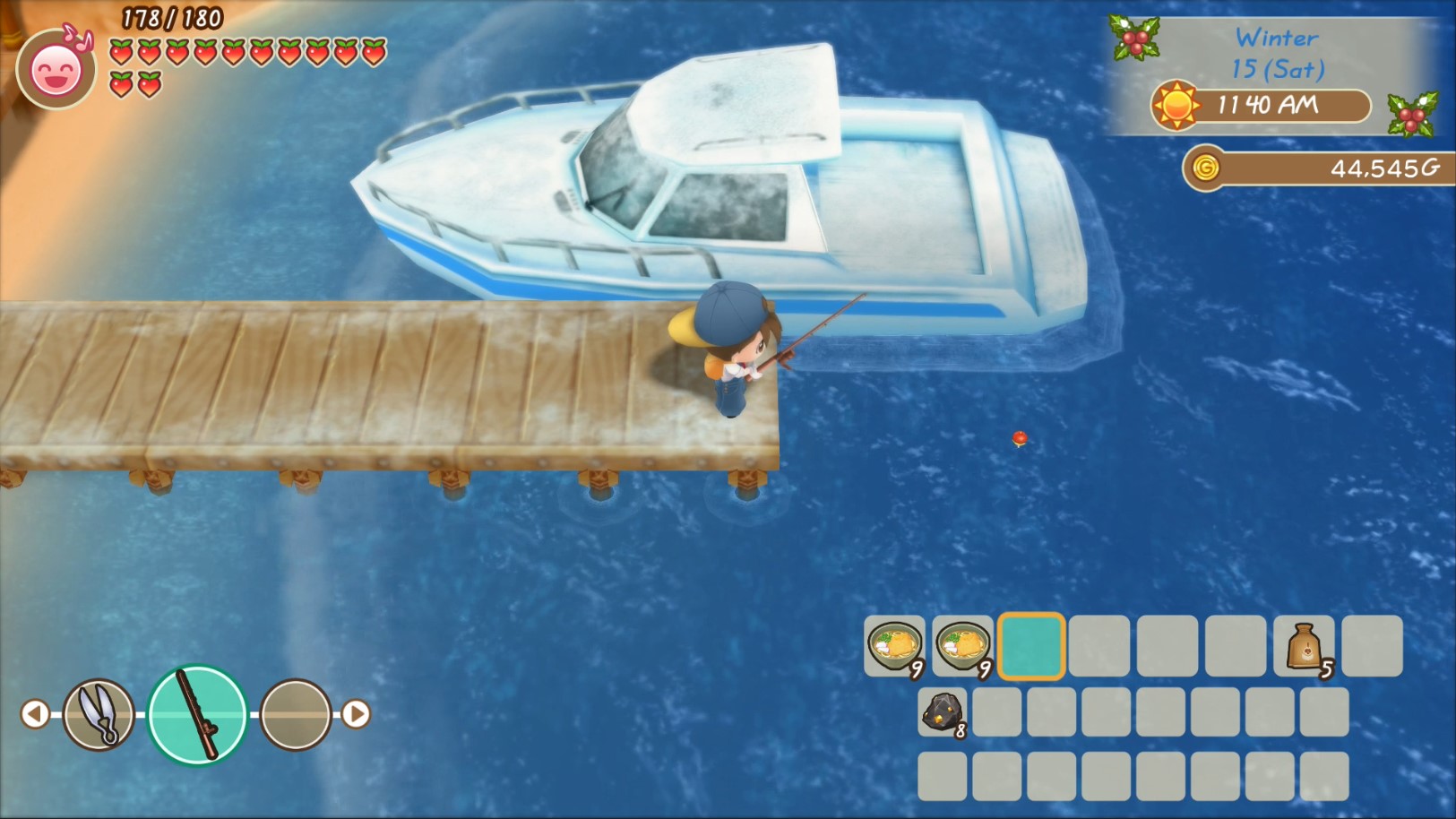Click the red fishing bobber in the water
Screen dimensions: 1456x819
pos(1019,438)
